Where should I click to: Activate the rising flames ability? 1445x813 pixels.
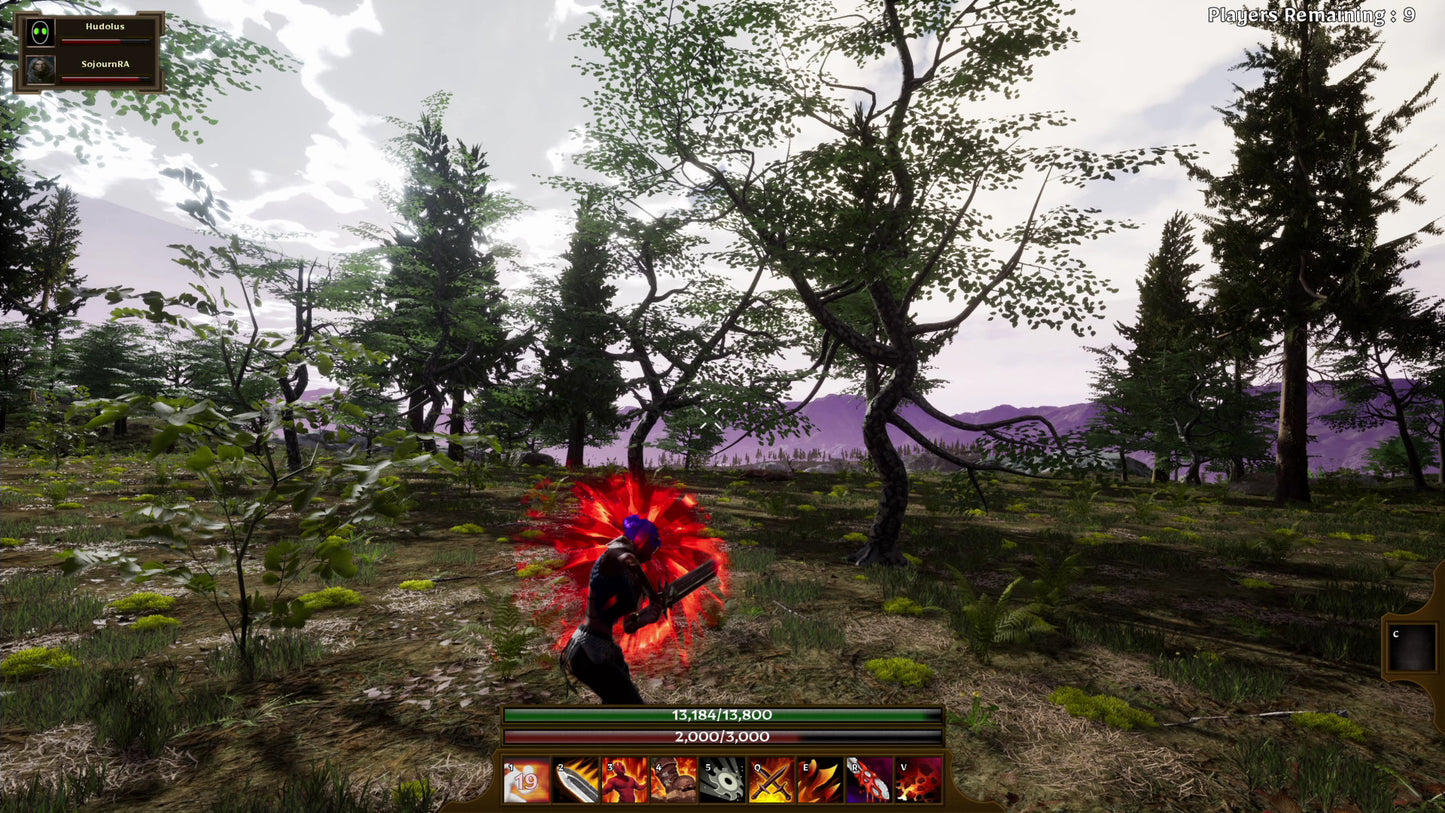click(820, 780)
